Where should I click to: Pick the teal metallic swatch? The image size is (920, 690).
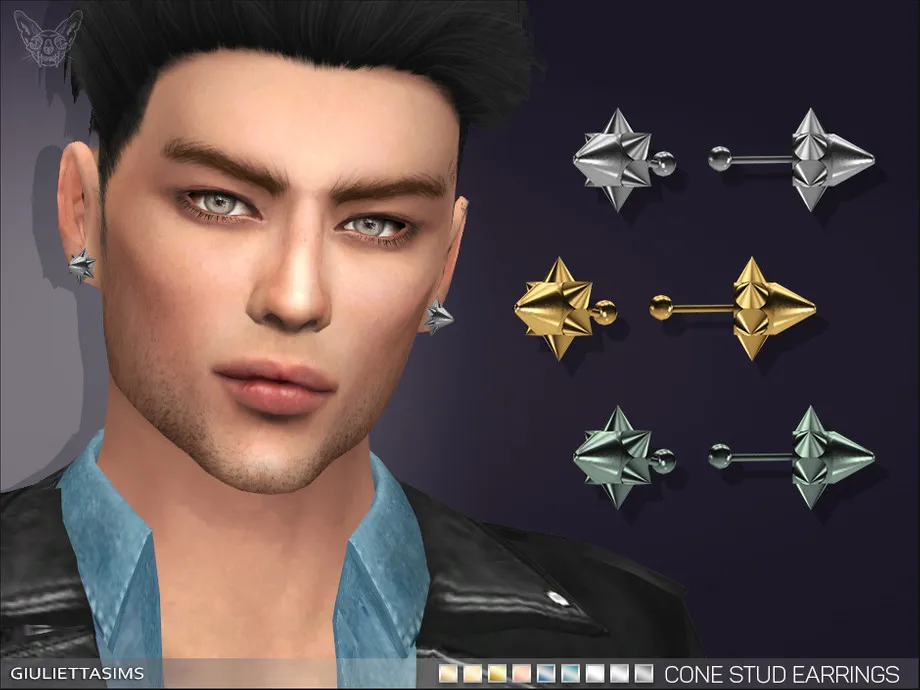click(x=571, y=673)
